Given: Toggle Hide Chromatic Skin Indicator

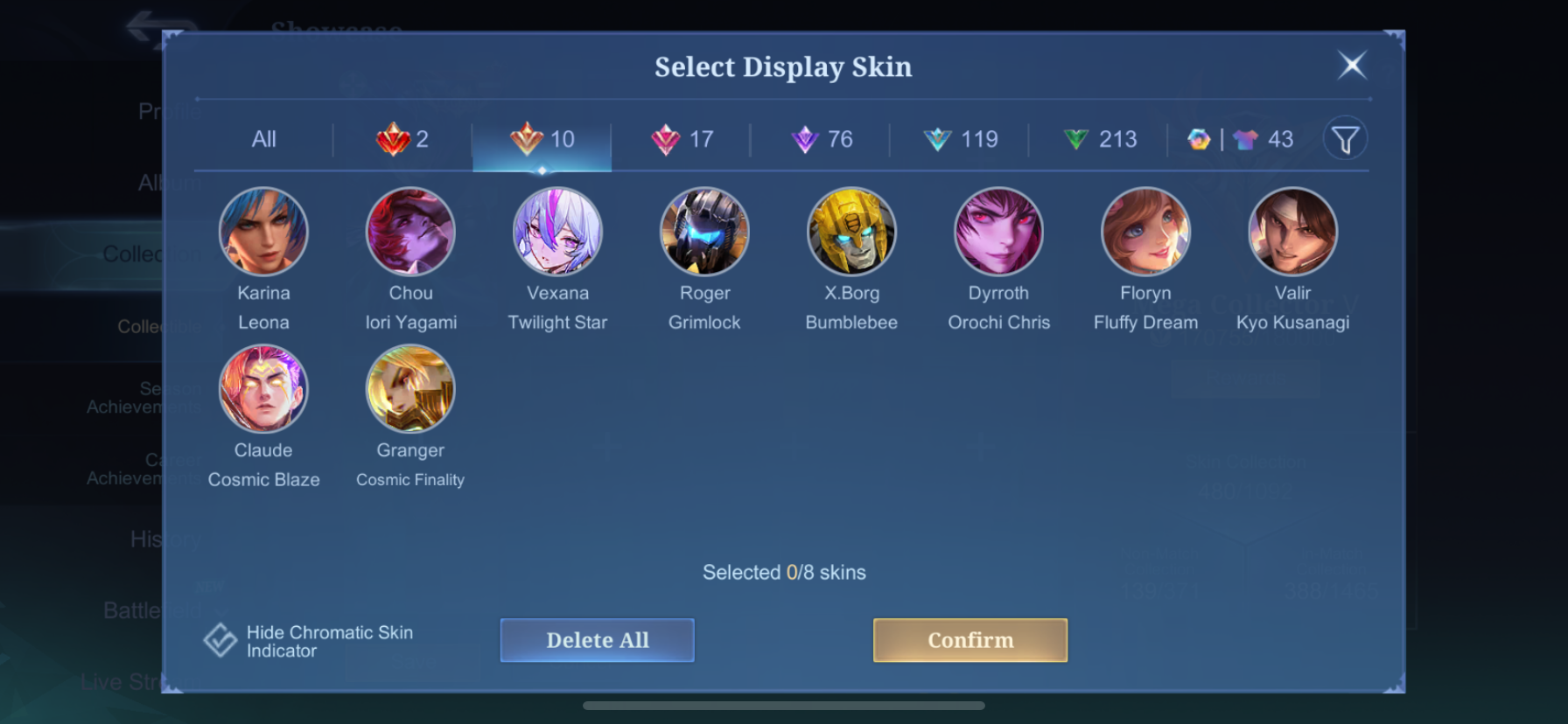Looking at the screenshot, I should pyautogui.click(x=220, y=640).
